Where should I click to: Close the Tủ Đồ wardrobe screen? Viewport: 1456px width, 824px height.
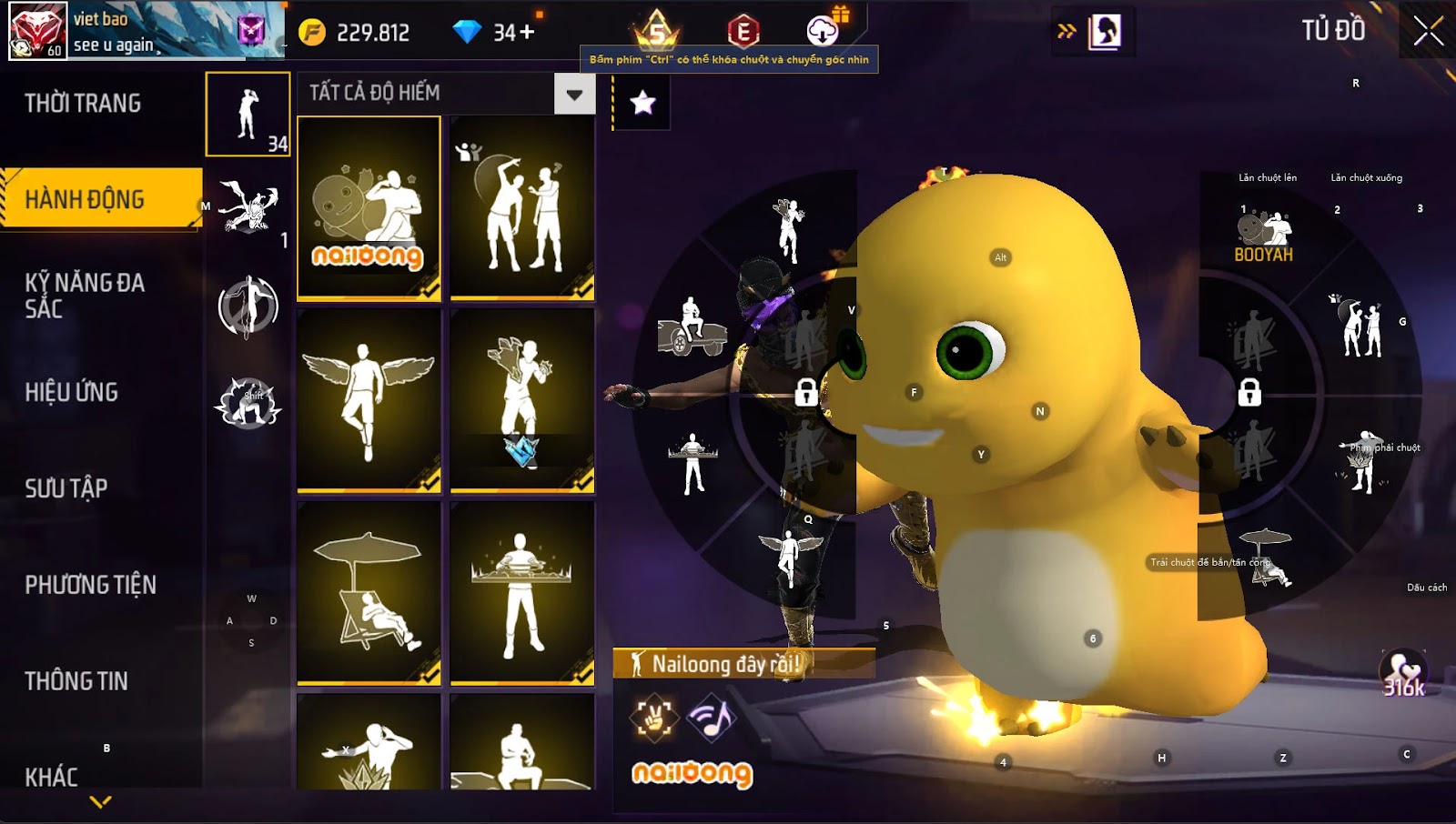1428,31
